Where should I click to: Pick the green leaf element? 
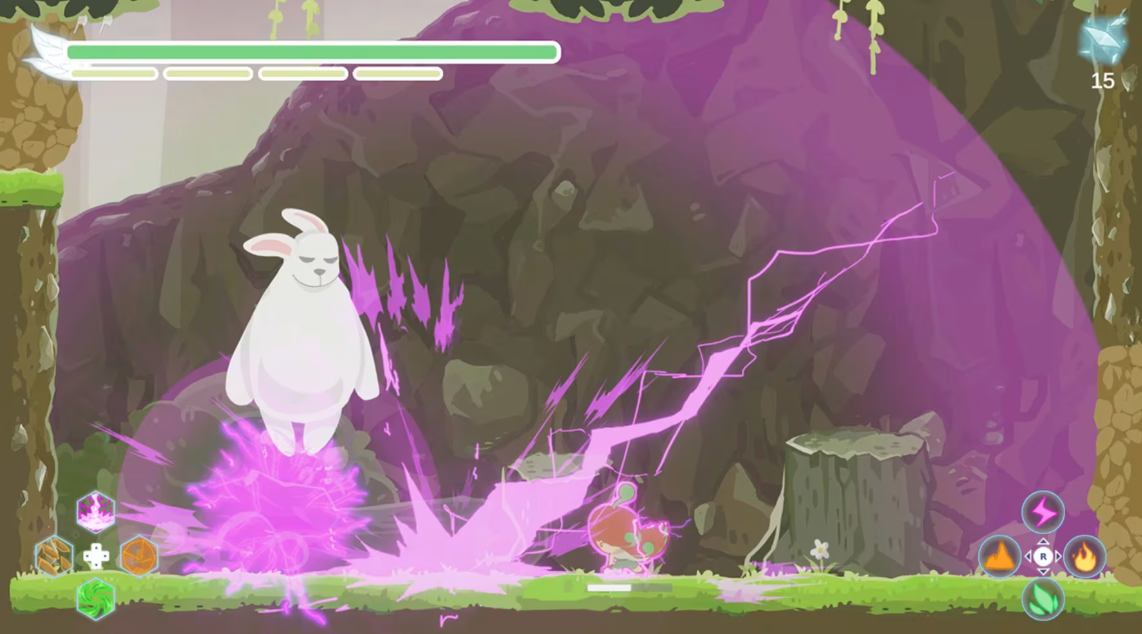1043,599
